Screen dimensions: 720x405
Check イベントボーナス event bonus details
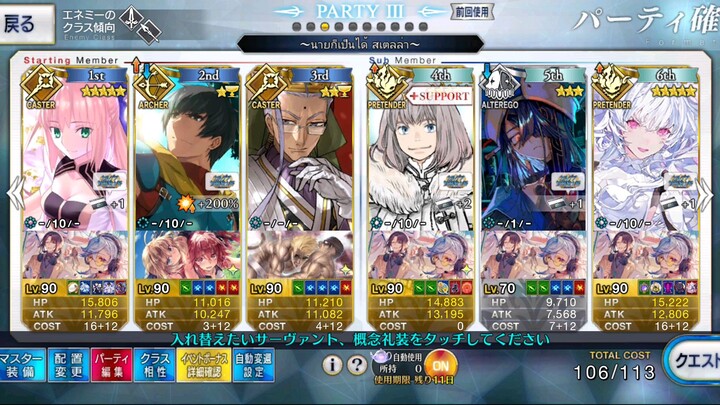203,366
